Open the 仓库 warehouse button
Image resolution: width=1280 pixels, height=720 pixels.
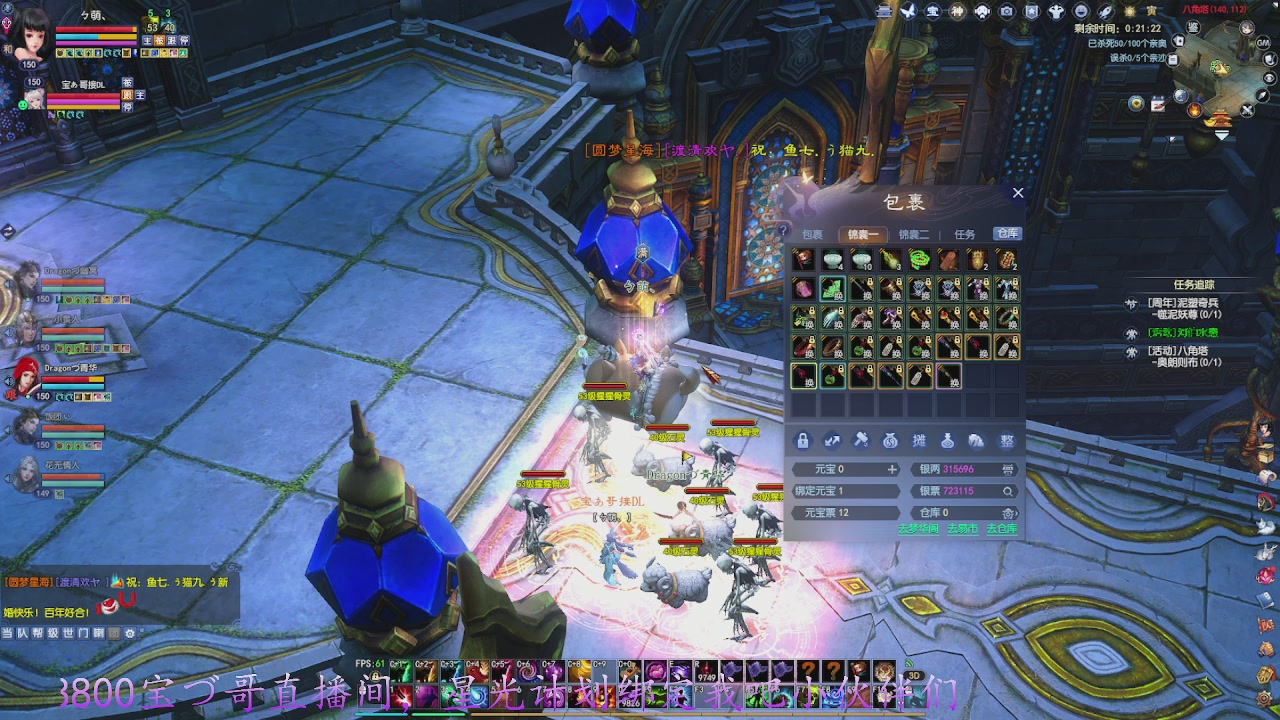[1006, 233]
